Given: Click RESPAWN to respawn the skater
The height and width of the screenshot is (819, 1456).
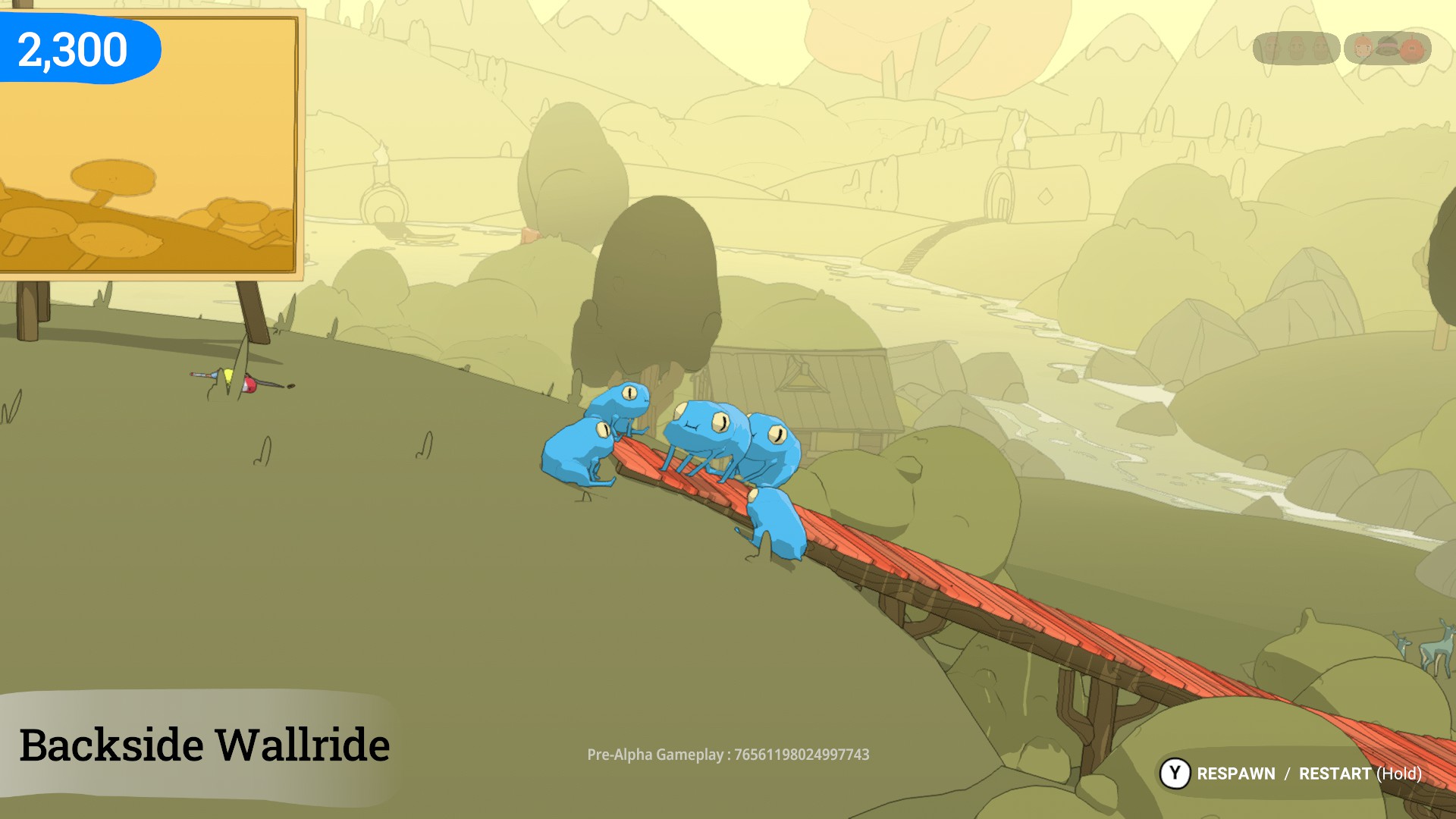Looking at the screenshot, I should click(x=1237, y=773).
